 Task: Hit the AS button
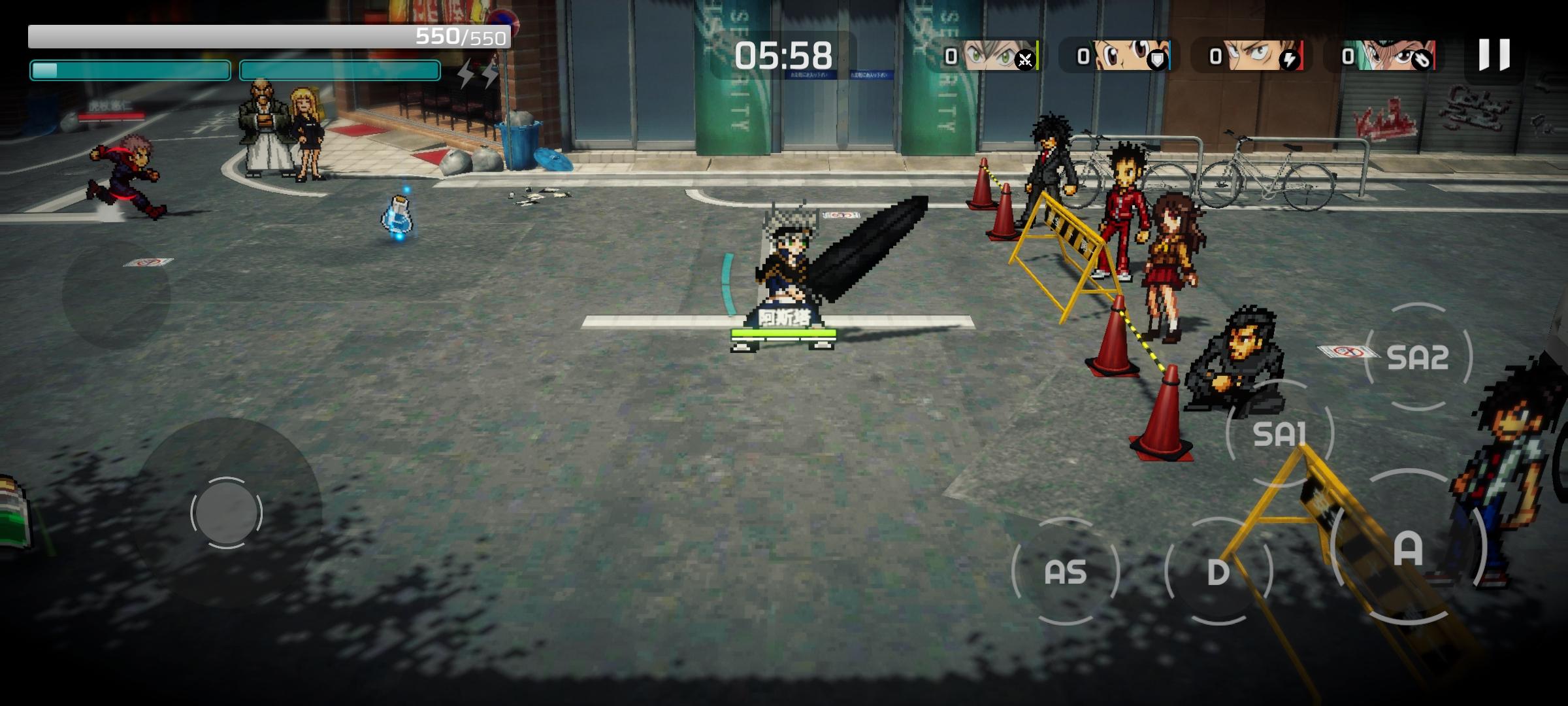pyautogui.click(x=1065, y=572)
